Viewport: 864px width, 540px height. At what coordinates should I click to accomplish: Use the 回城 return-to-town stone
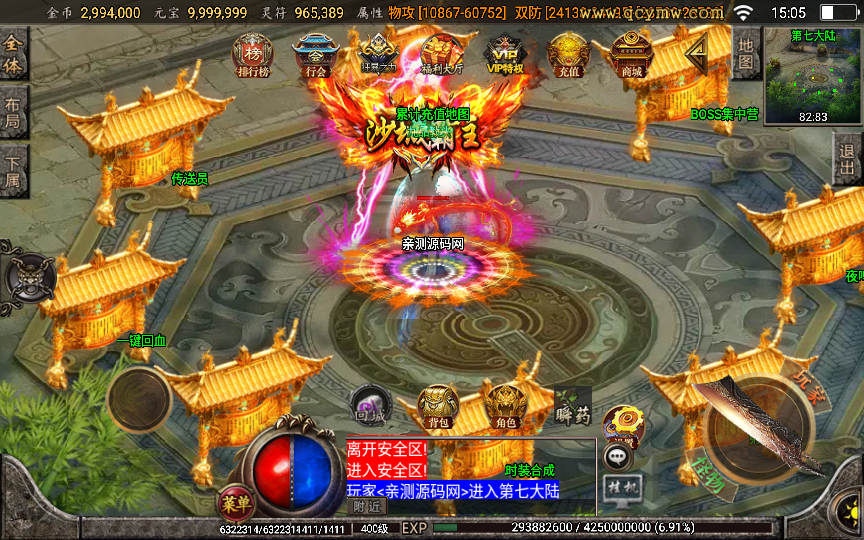pos(368,405)
